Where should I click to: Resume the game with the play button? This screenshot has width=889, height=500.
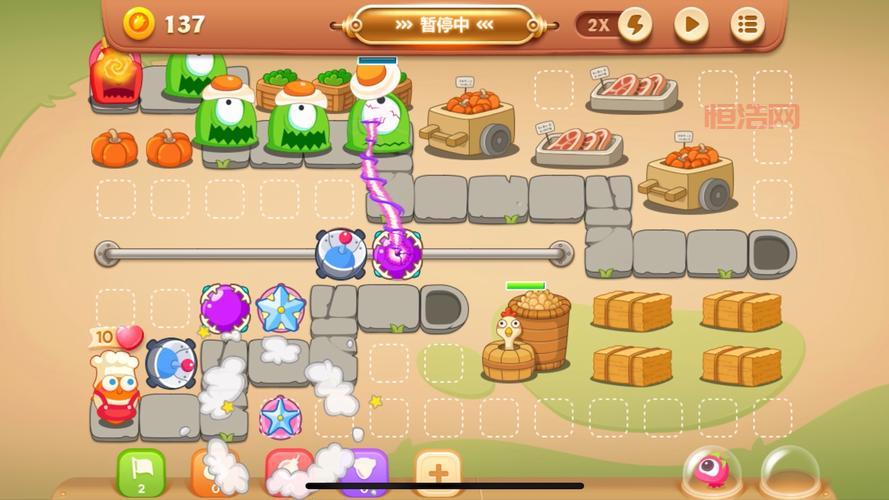[691, 25]
